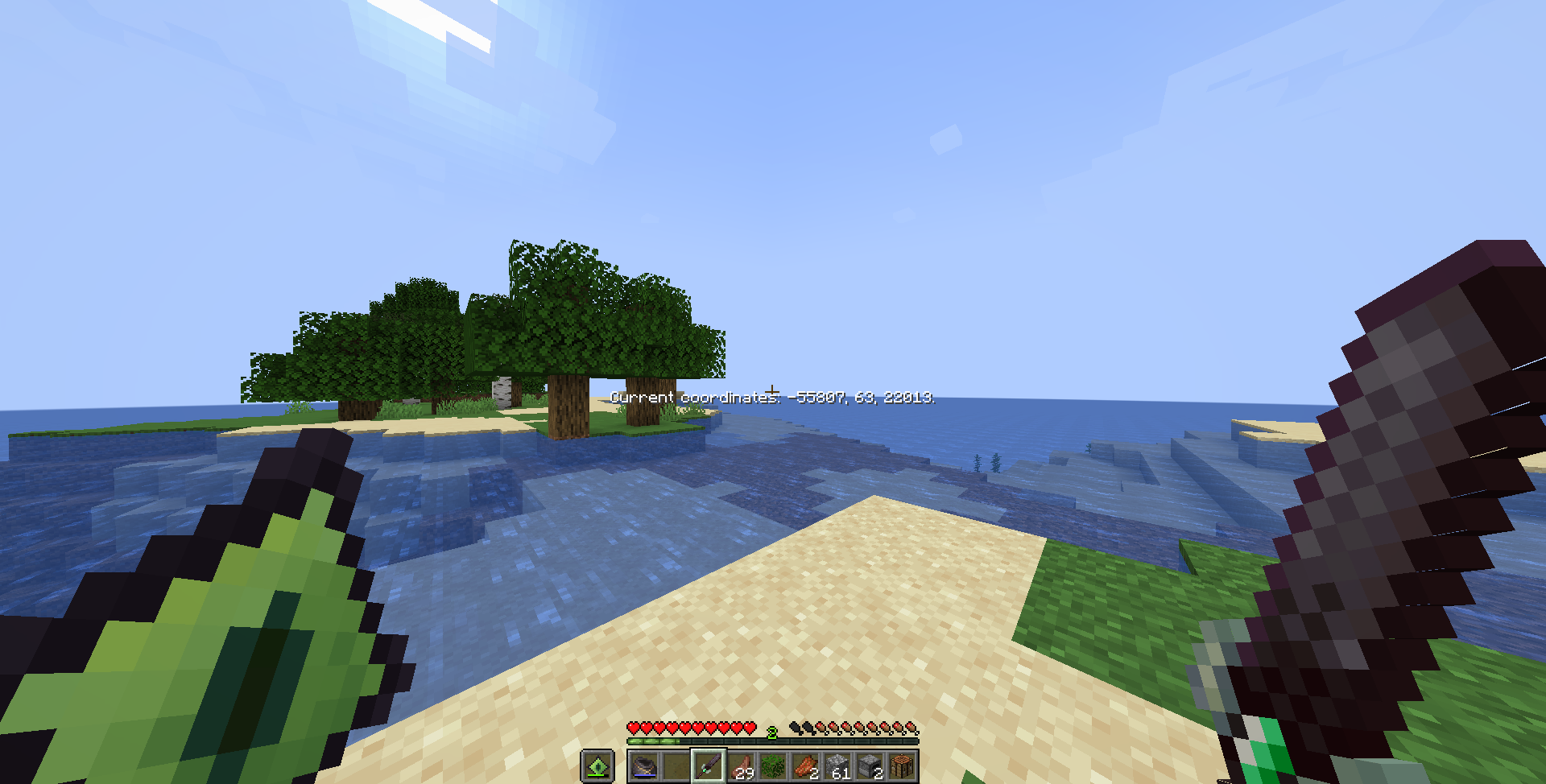1546x784 pixels.
Task: Click the boat item stack of 2
Action: 805,763
